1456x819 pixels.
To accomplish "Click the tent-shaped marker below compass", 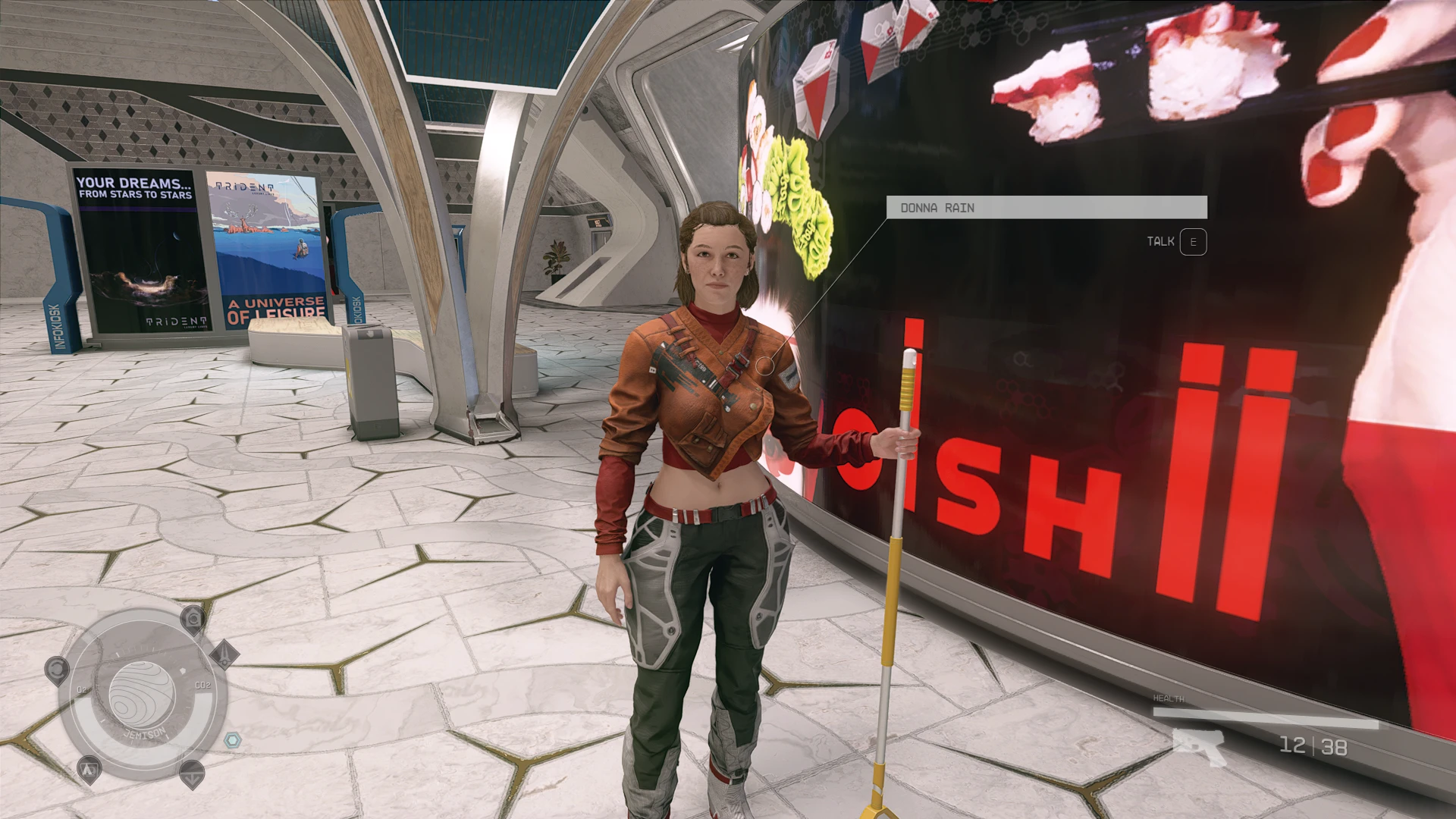I will coord(89,770).
